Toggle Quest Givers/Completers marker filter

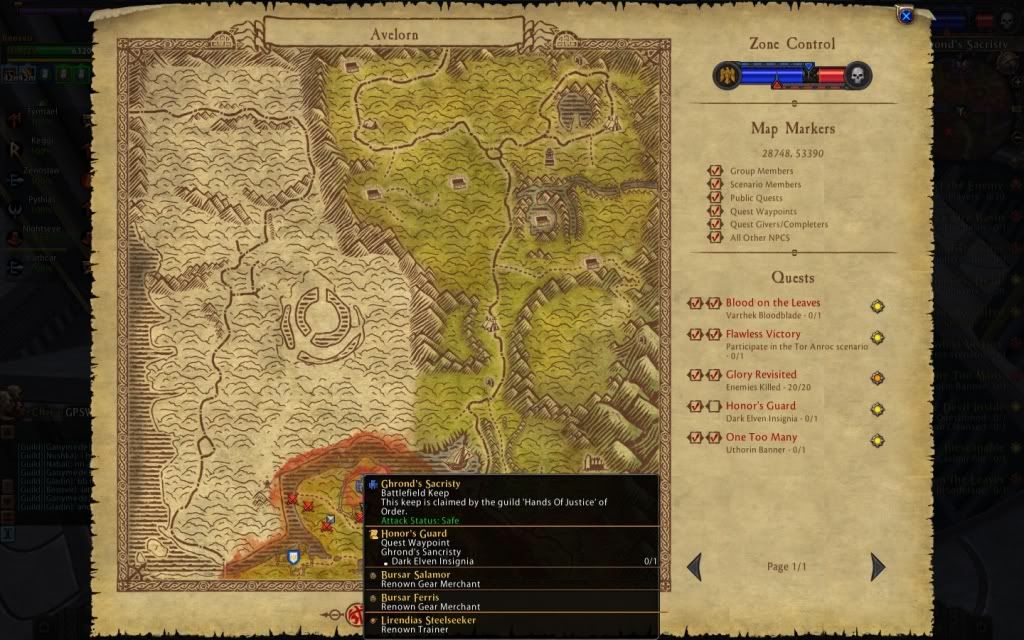point(715,225)
